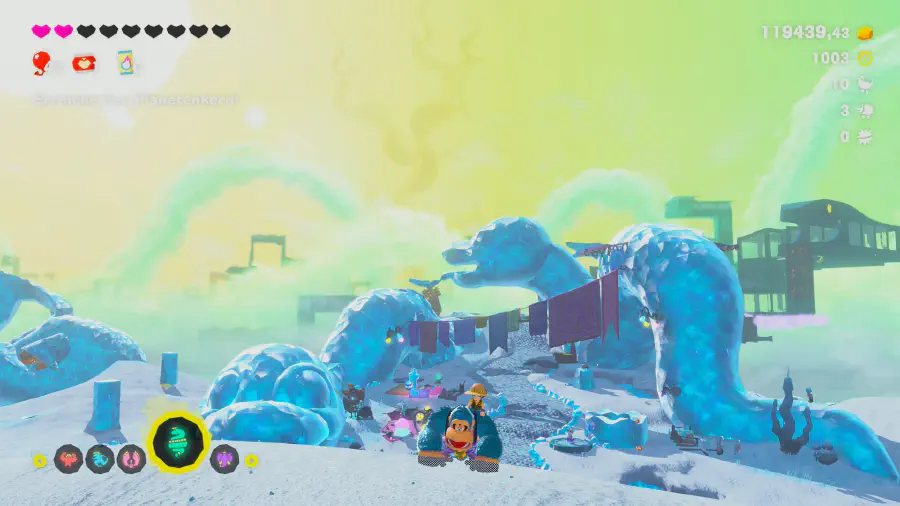Pick the purple Elephant Bananza transformation icon

224,459
